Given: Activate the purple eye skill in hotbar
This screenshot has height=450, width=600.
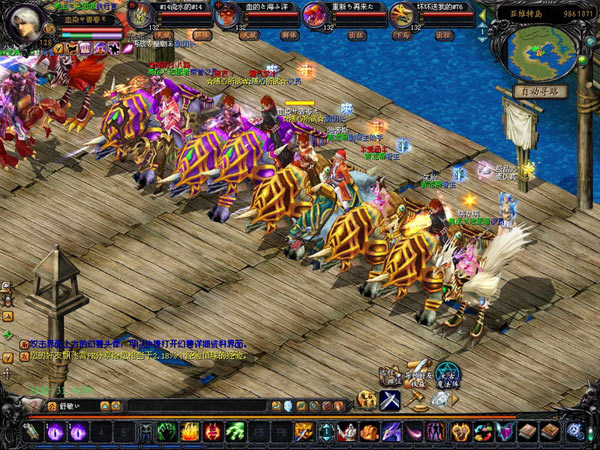Looking at the screenshot, I should pyautogui.click(x=54, y=432).
